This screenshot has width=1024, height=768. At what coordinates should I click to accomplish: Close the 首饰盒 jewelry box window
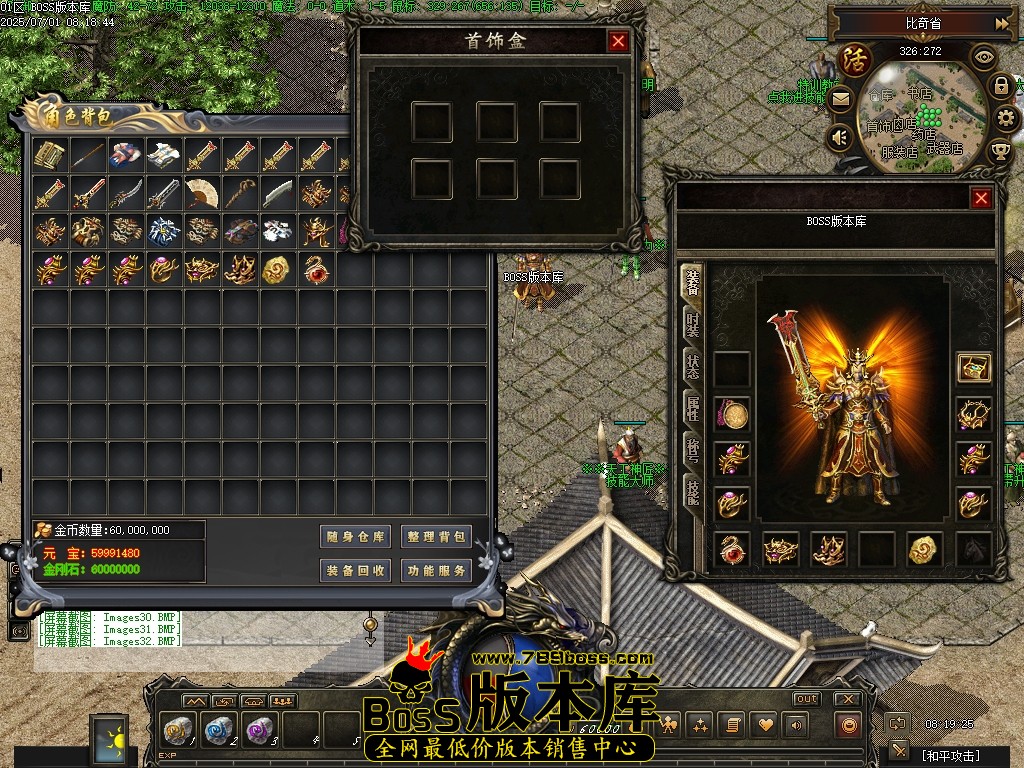(618, 41)
